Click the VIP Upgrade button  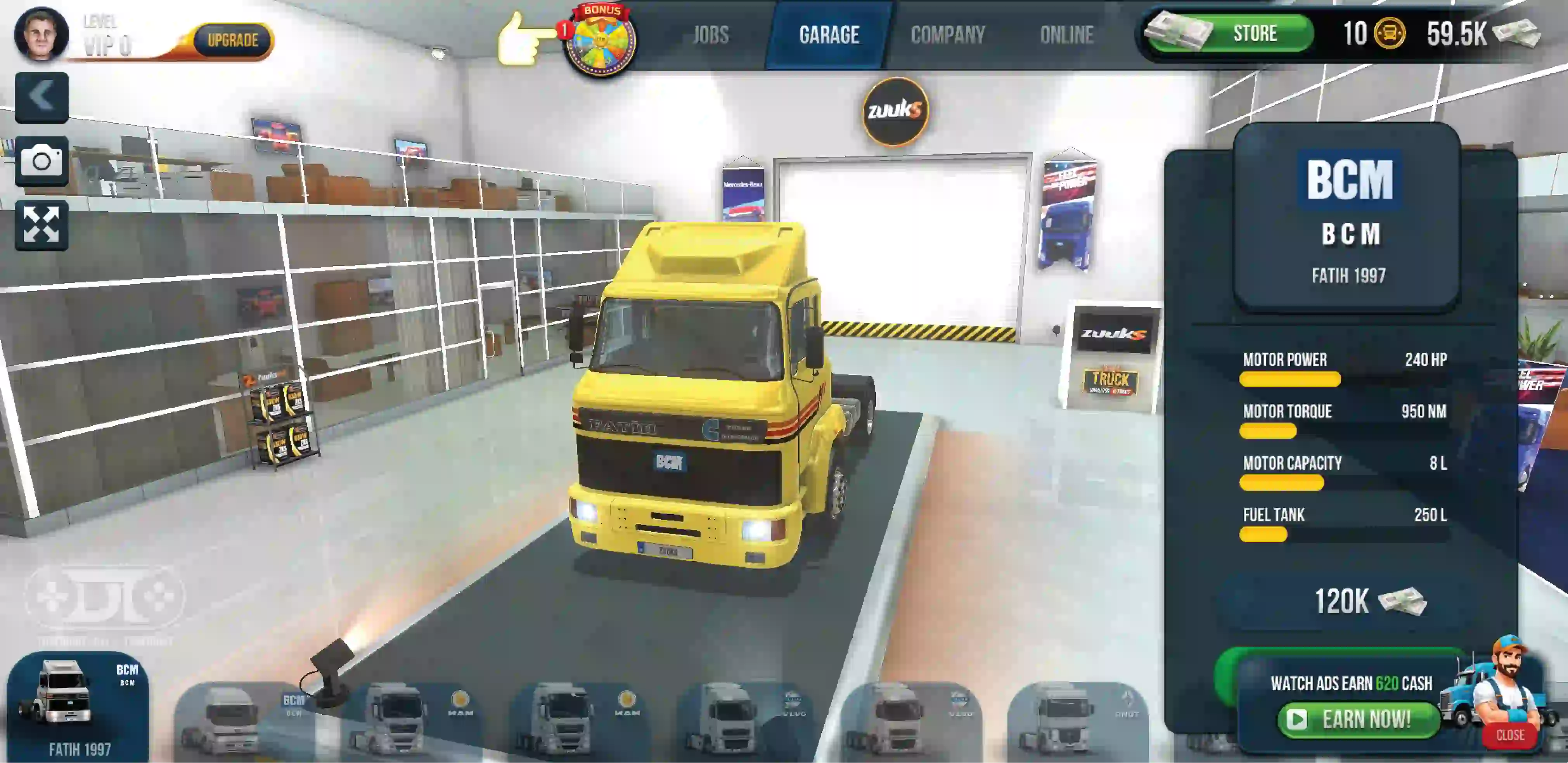[232, 41]
